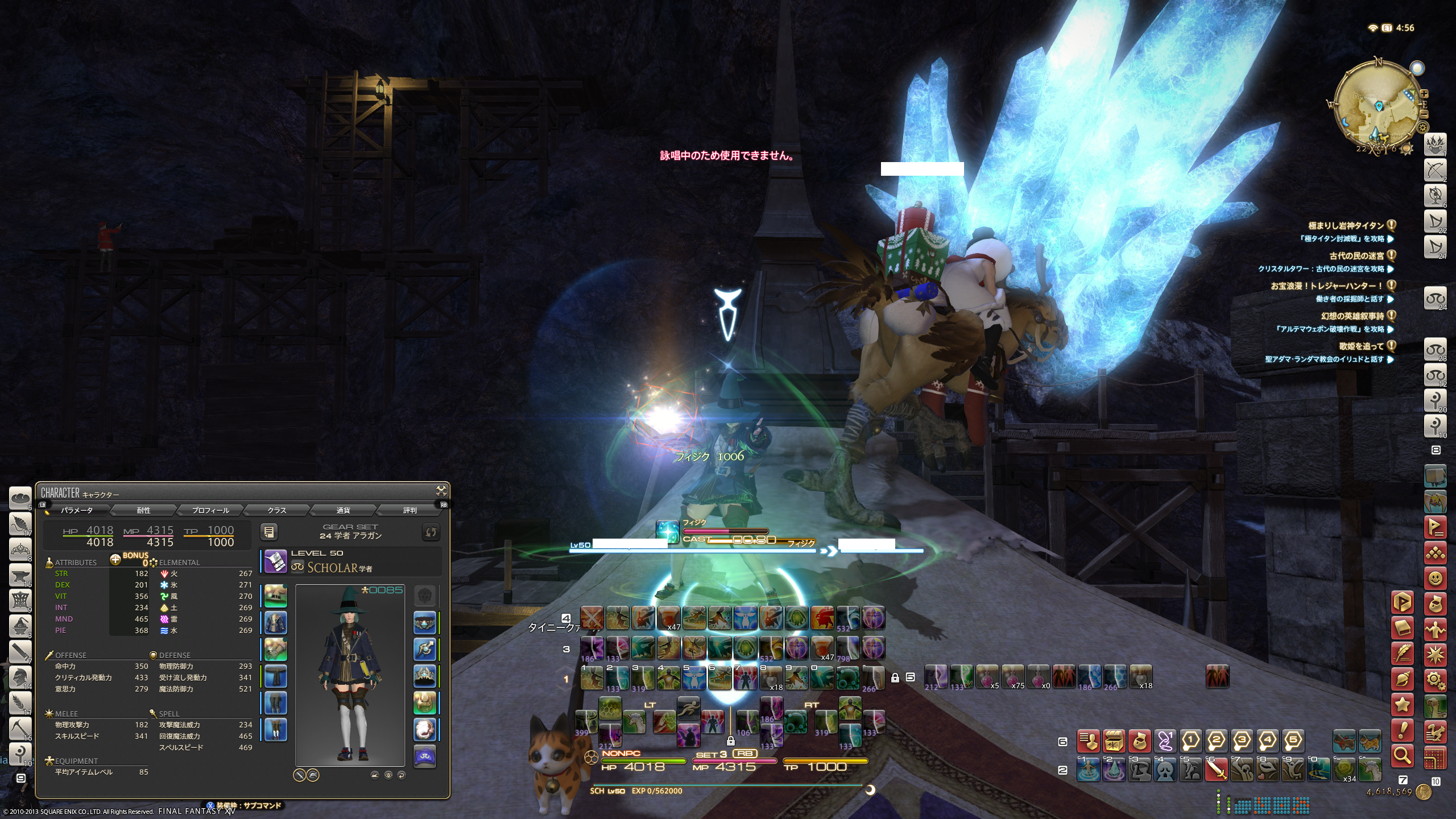This screenshot has width=1456, height=819.
Task: Open the magnifying glass search icon
Action: coord(1403,755)
